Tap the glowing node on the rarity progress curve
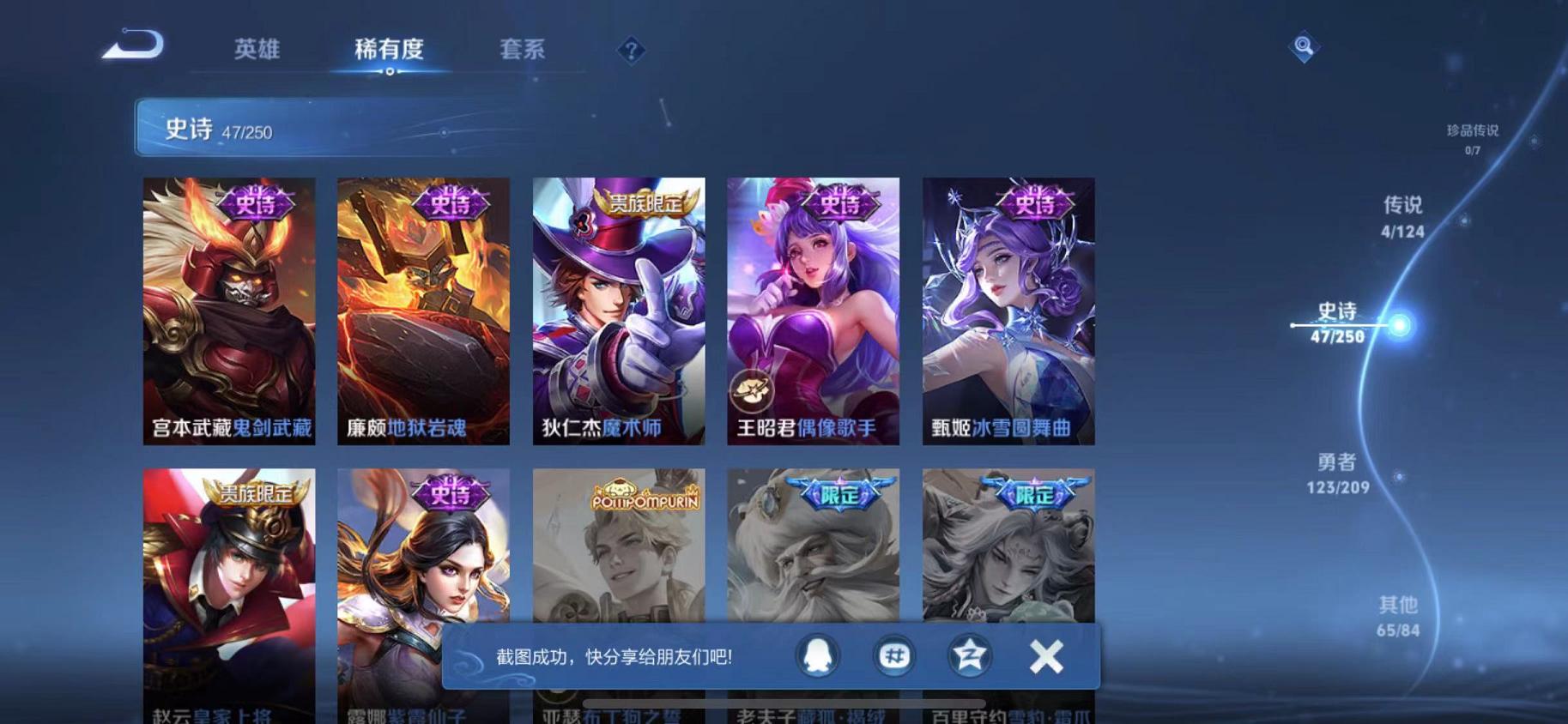The width and height of the screenshot is (1568, 724). pyautogui.click(x=1397, y=327)
